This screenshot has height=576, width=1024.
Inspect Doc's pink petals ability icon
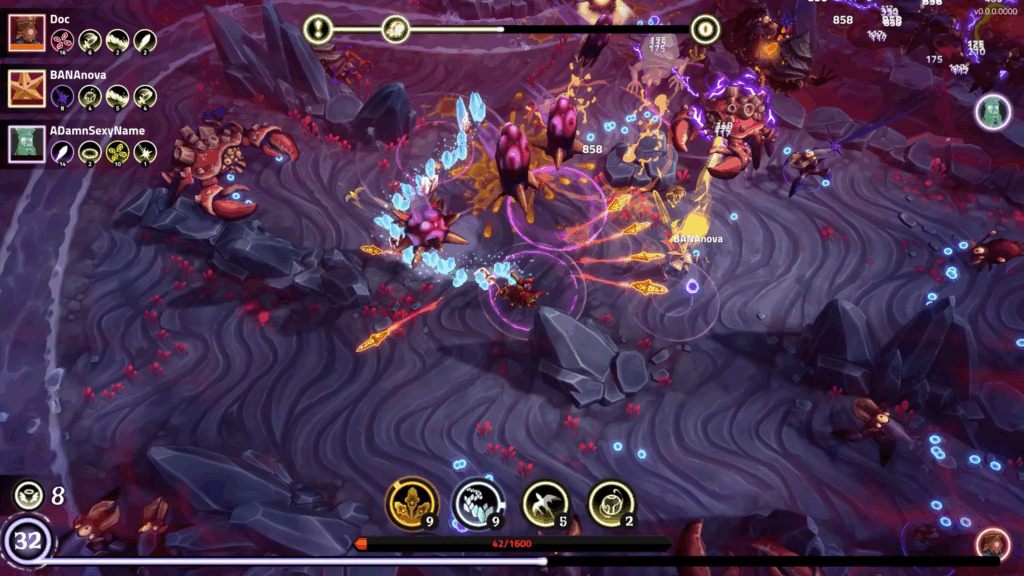point(62,41)
